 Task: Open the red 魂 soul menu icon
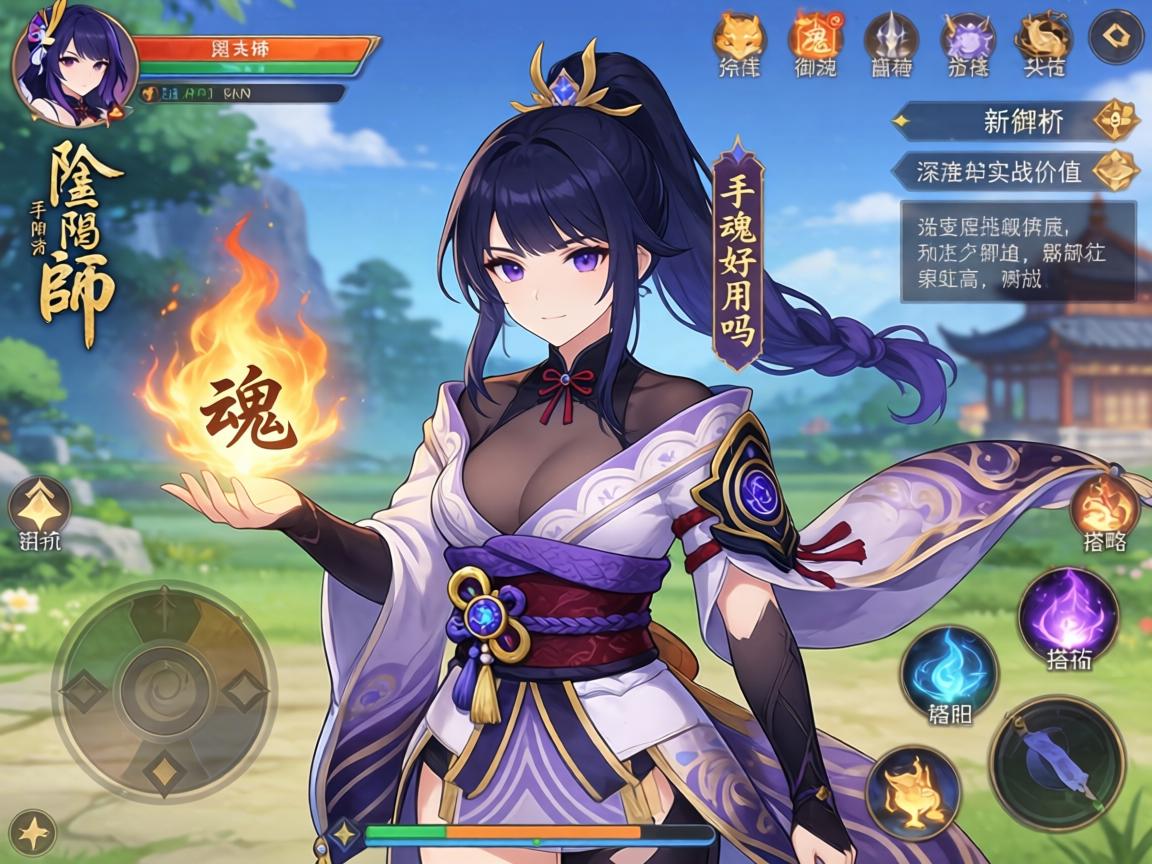(x=815, y=38)
